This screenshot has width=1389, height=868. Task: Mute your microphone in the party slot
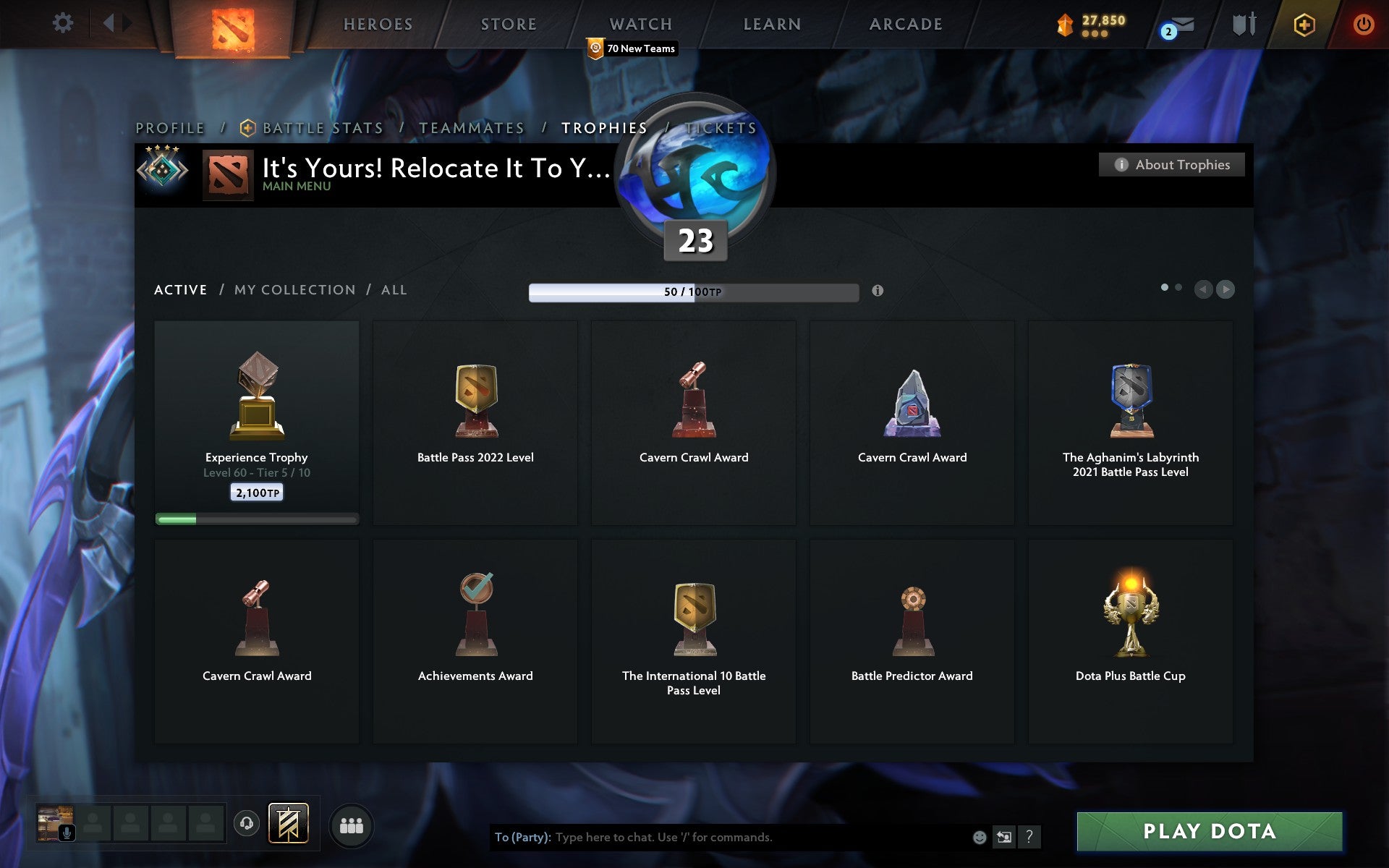(x=68, y=832)
